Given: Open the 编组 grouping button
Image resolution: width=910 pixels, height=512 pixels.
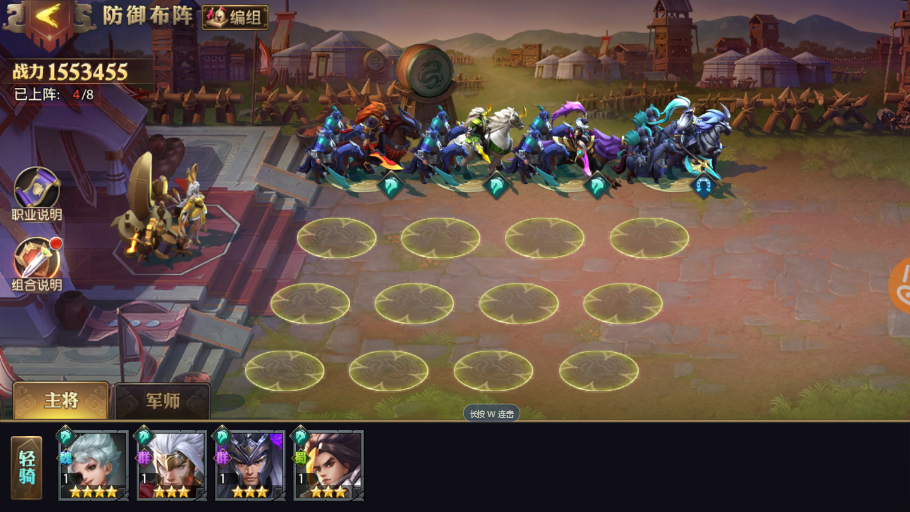Looking at the screenshot, I should click(x=235, y=17).
